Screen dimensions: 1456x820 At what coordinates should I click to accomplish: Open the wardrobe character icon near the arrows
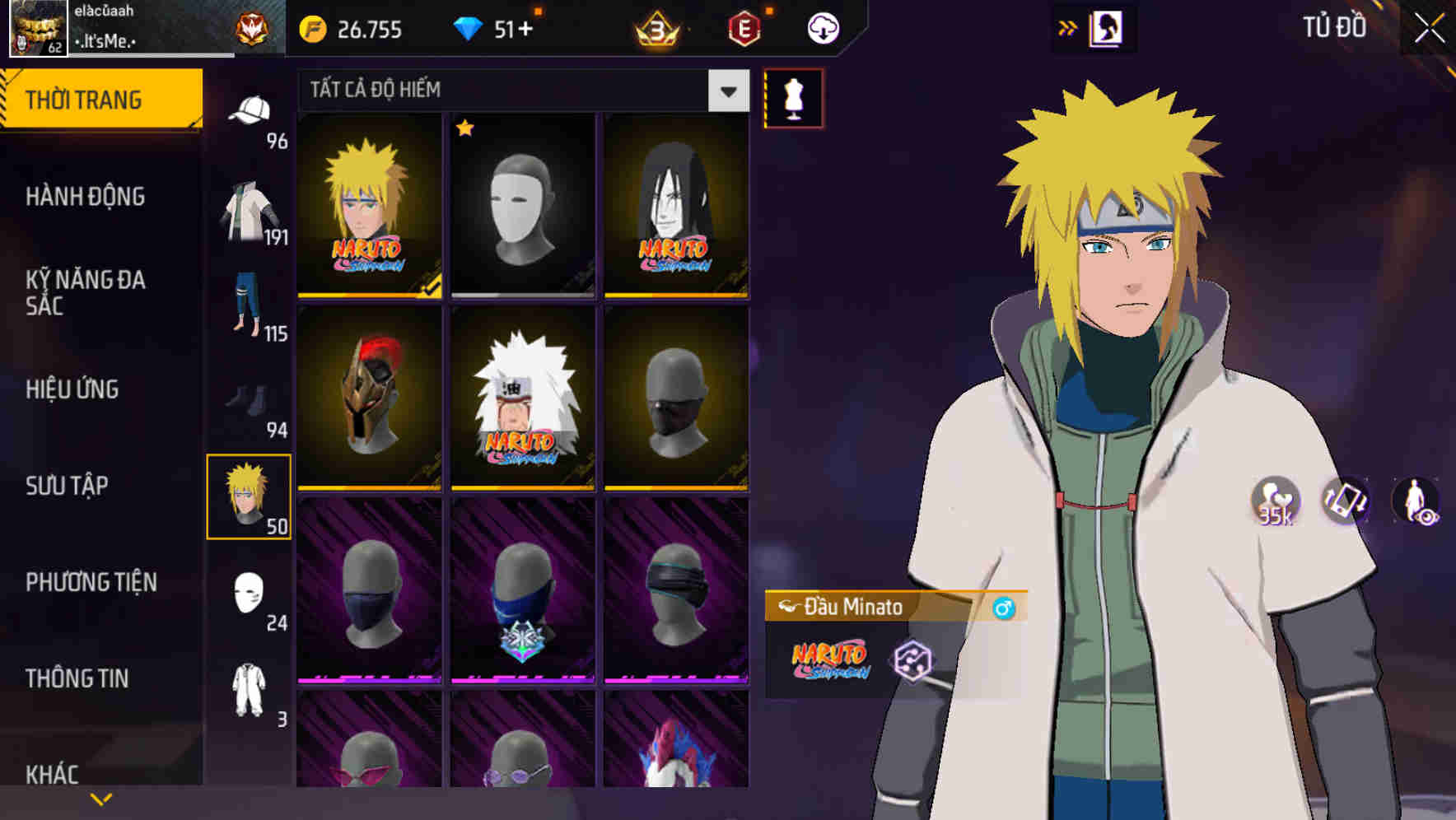[1108, 27]
